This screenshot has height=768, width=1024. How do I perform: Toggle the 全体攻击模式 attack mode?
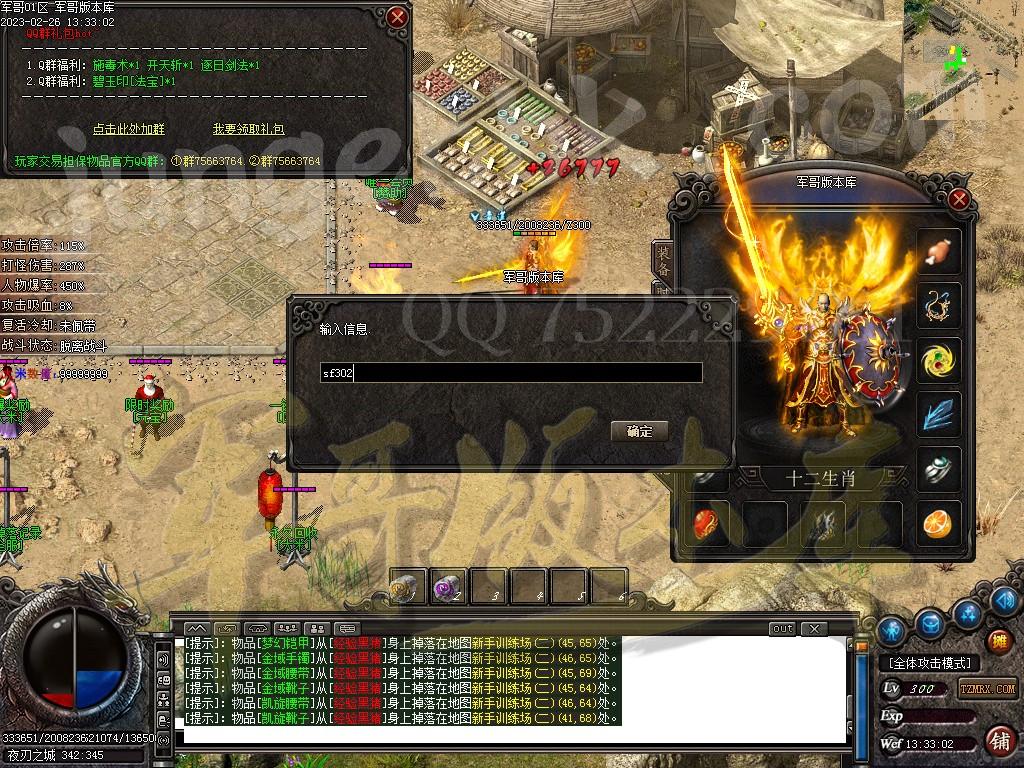pyautogui.click(x=929, y=663)
